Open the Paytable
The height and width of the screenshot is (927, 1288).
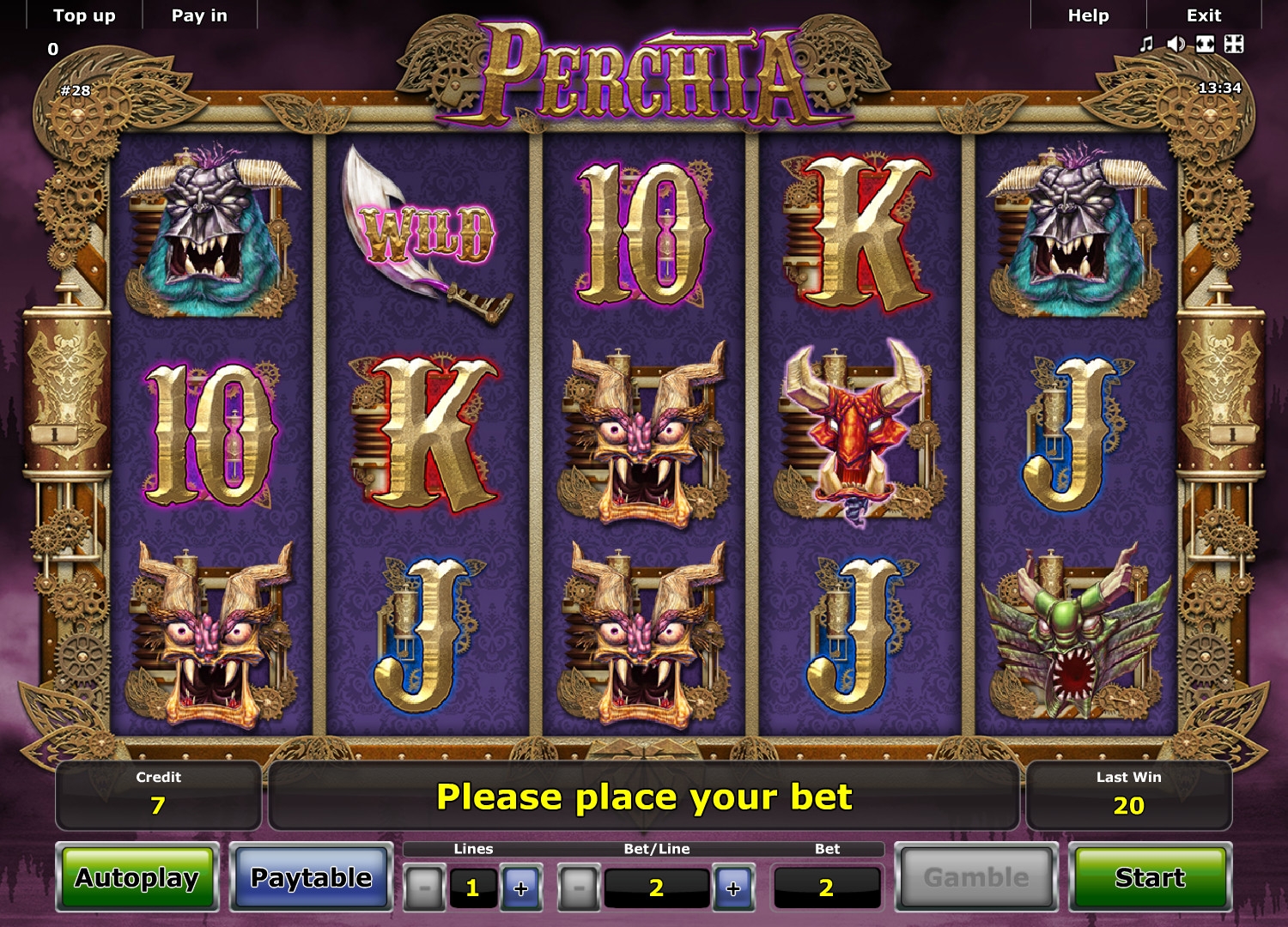pos(312,876)
